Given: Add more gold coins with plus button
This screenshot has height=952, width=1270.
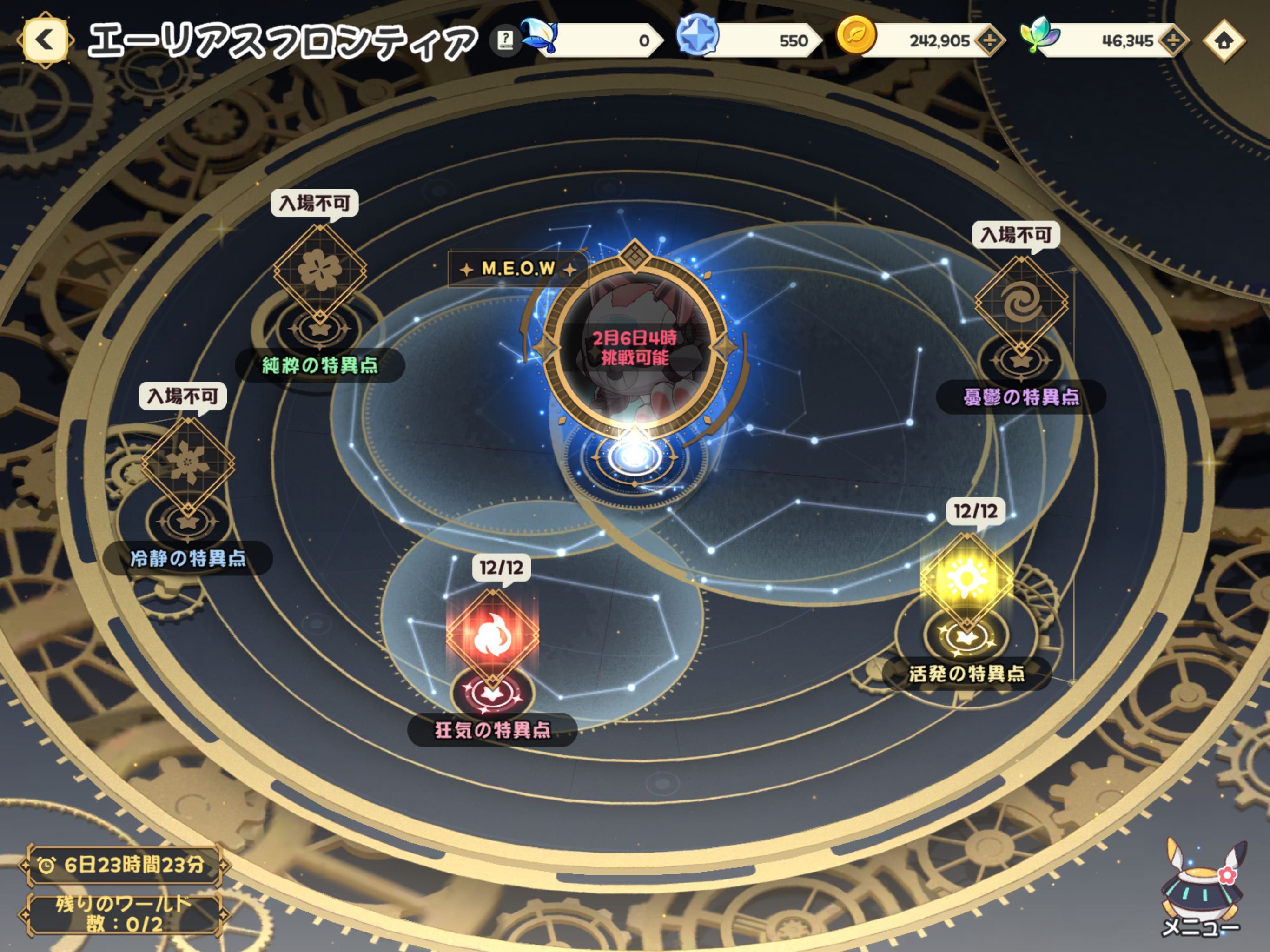Looking at the screenshot, I should tap(990, 41).
